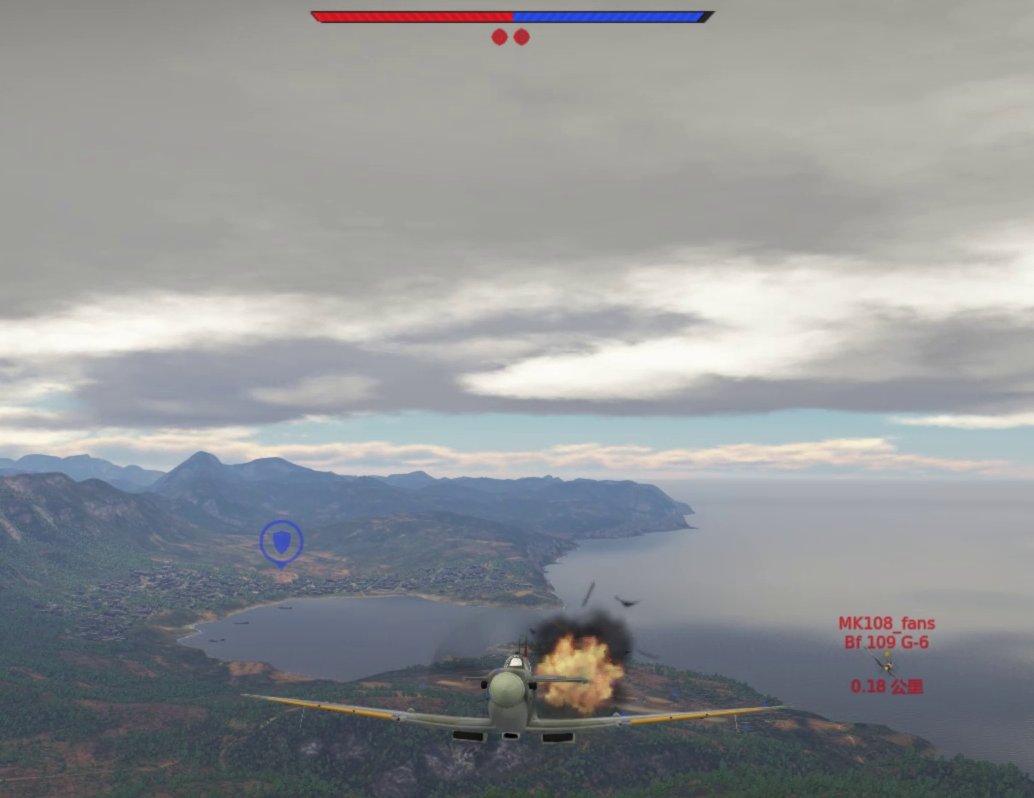Target the MK108_fans Bf 109 G-6 enemy marker
This screenshot has height=798, width=1034.
pos(885,663)
